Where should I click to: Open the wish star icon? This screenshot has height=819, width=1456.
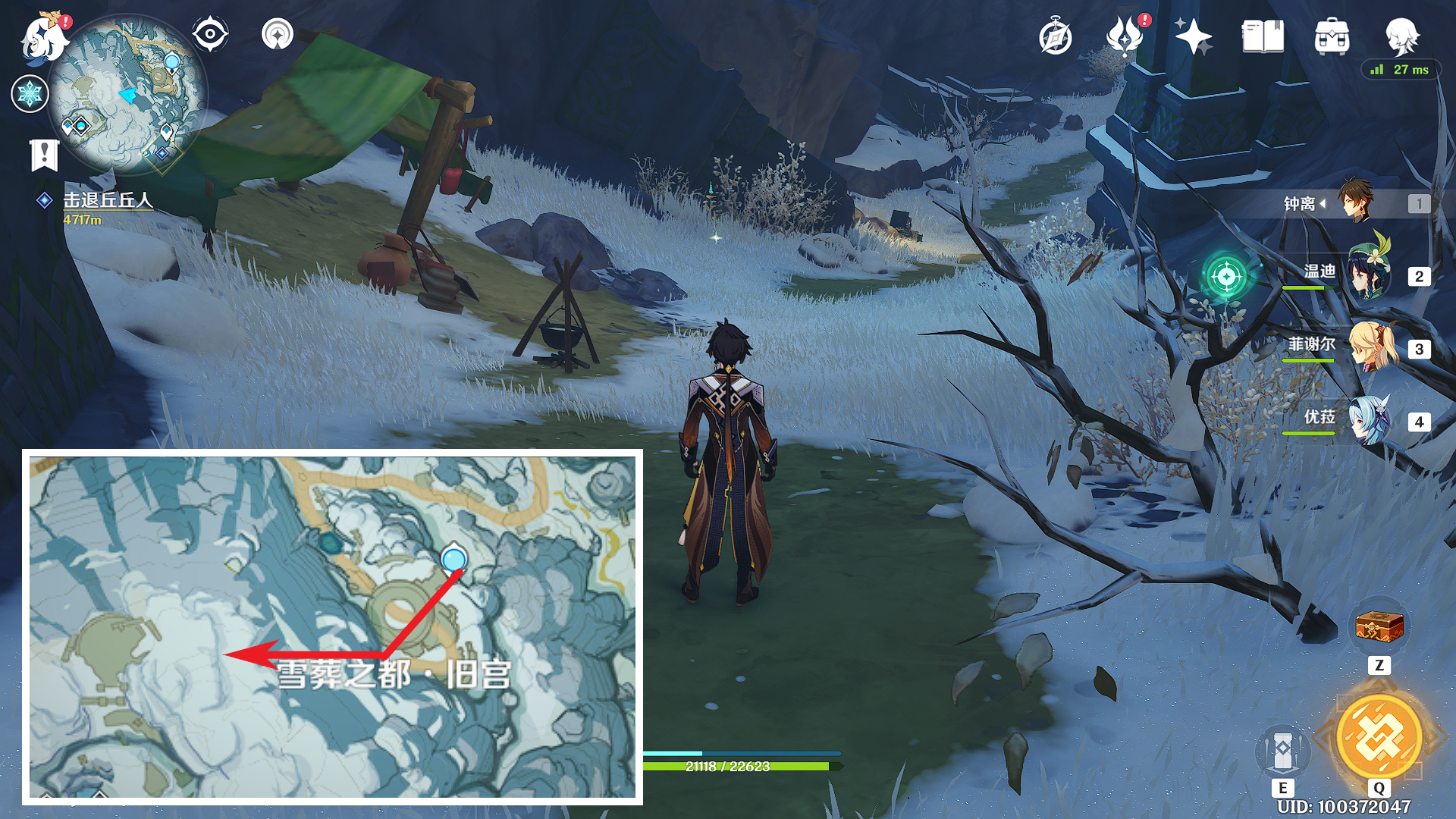pos(1193,36)
